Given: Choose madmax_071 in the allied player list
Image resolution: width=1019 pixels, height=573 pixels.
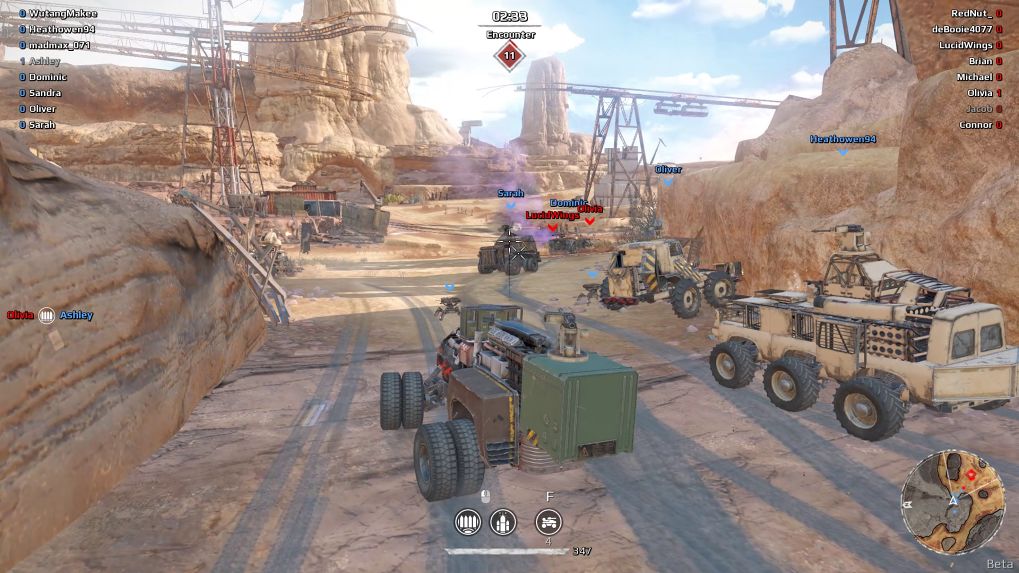Looking at the screenshot, I should (59, 45).
